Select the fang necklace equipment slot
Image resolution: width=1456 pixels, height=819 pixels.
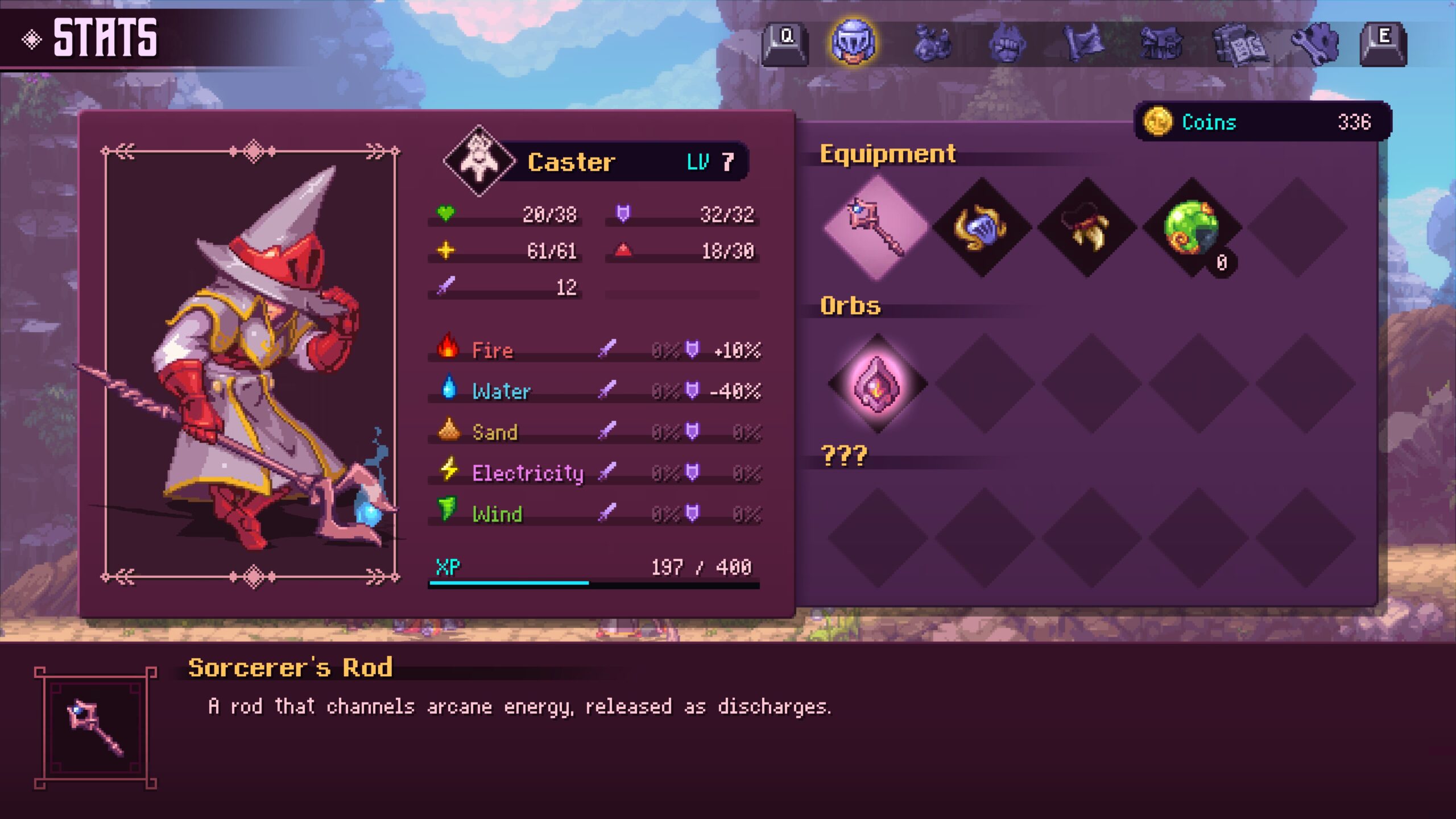[1087, 227]
